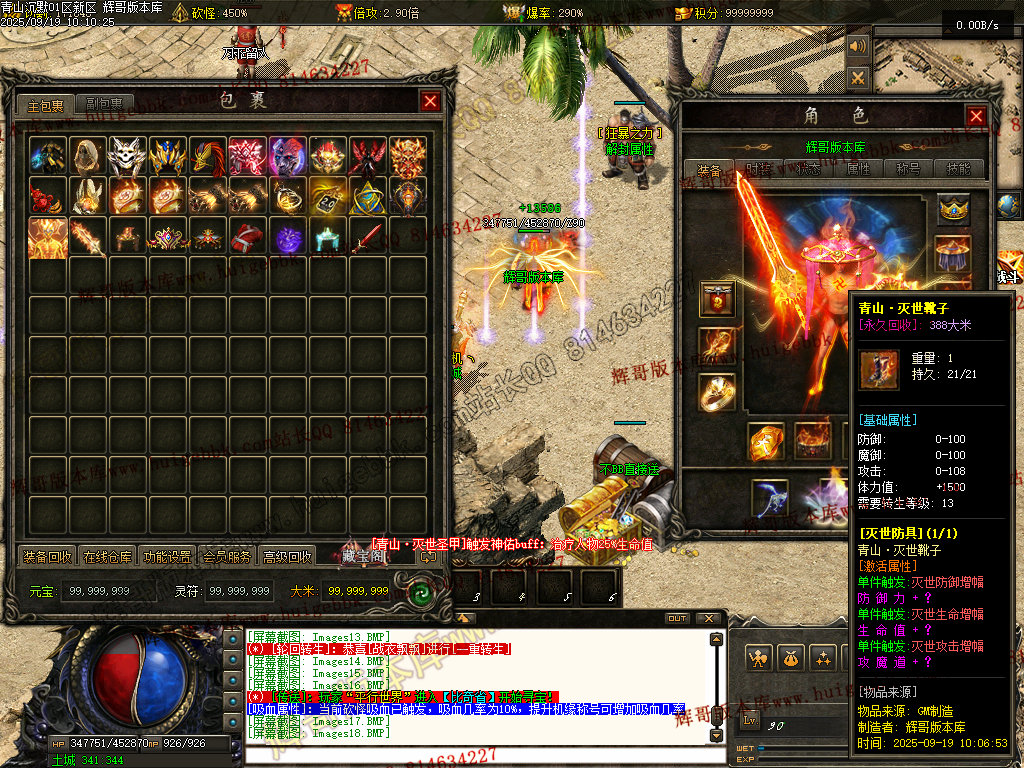Open 在线仓库 online warehouse
Viewport: 1024px width, 768px height.
108,556
